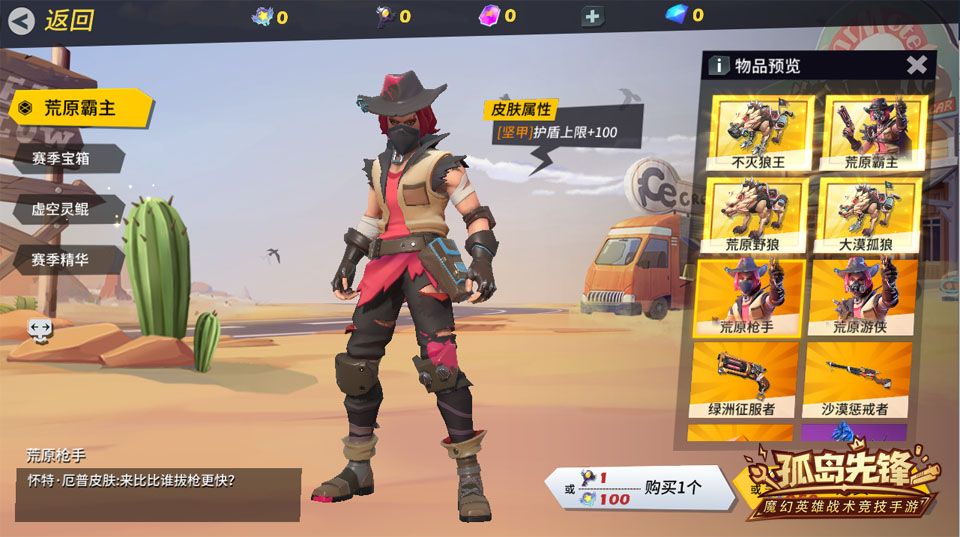The width and height of the screenshot is (960, 537).
Task: Toggle the character rotate arrows icon
Action: [40, 328]
